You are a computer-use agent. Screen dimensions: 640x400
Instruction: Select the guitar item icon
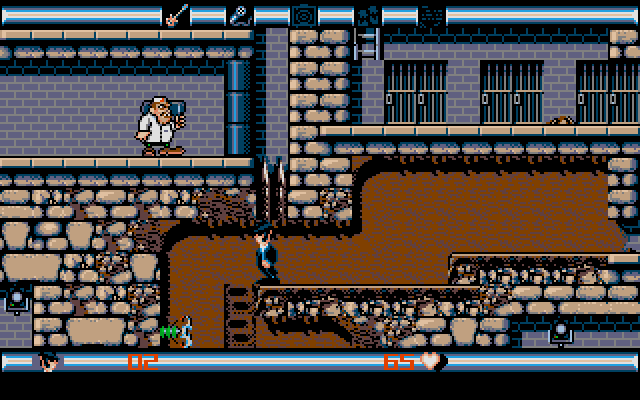(x=176, y=15)
